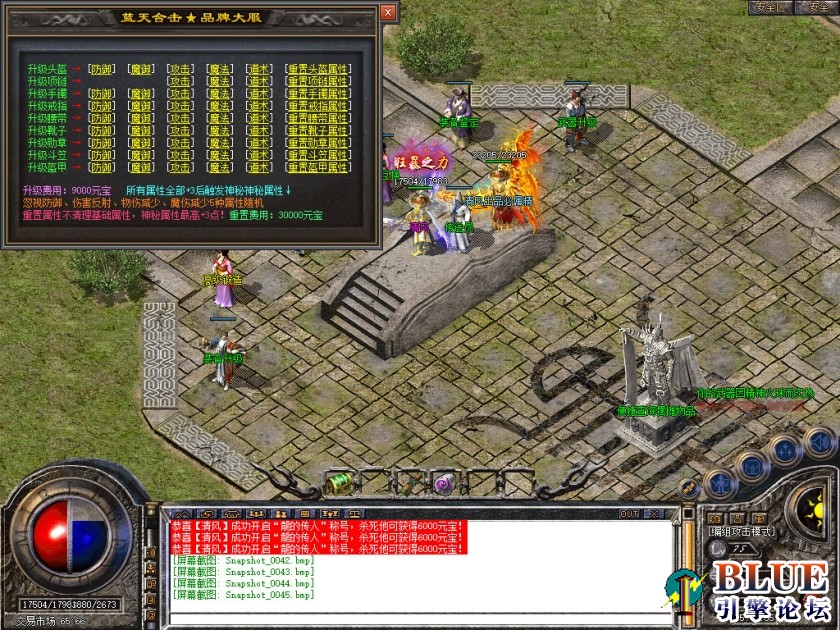Select 道术 for 升级盔甲
The image size is (840, 630).
(259, 166)
